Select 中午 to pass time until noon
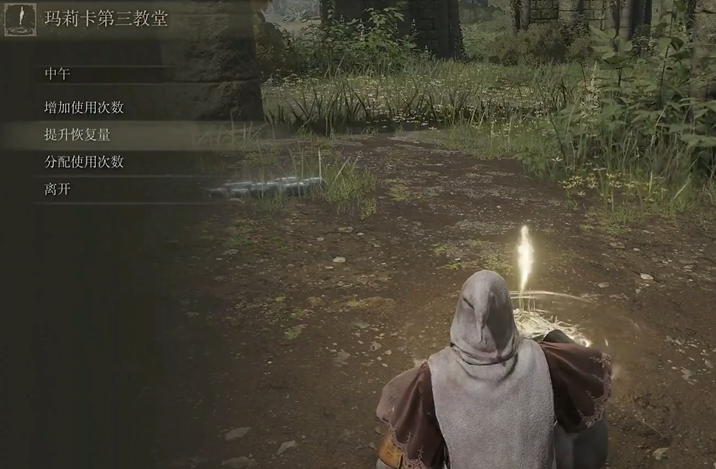 click(58, 74)
